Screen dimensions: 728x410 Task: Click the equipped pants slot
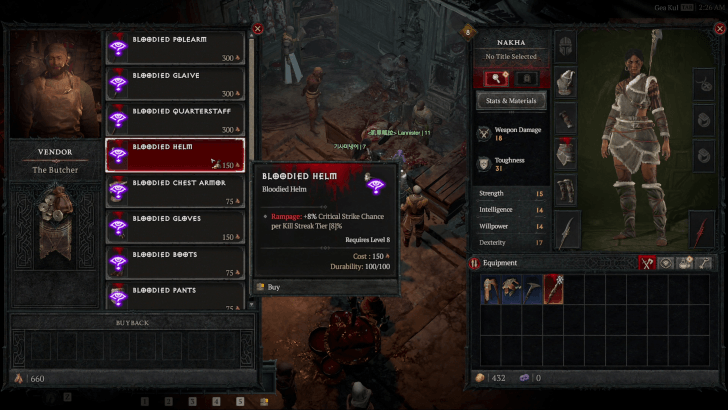[565, 154]
